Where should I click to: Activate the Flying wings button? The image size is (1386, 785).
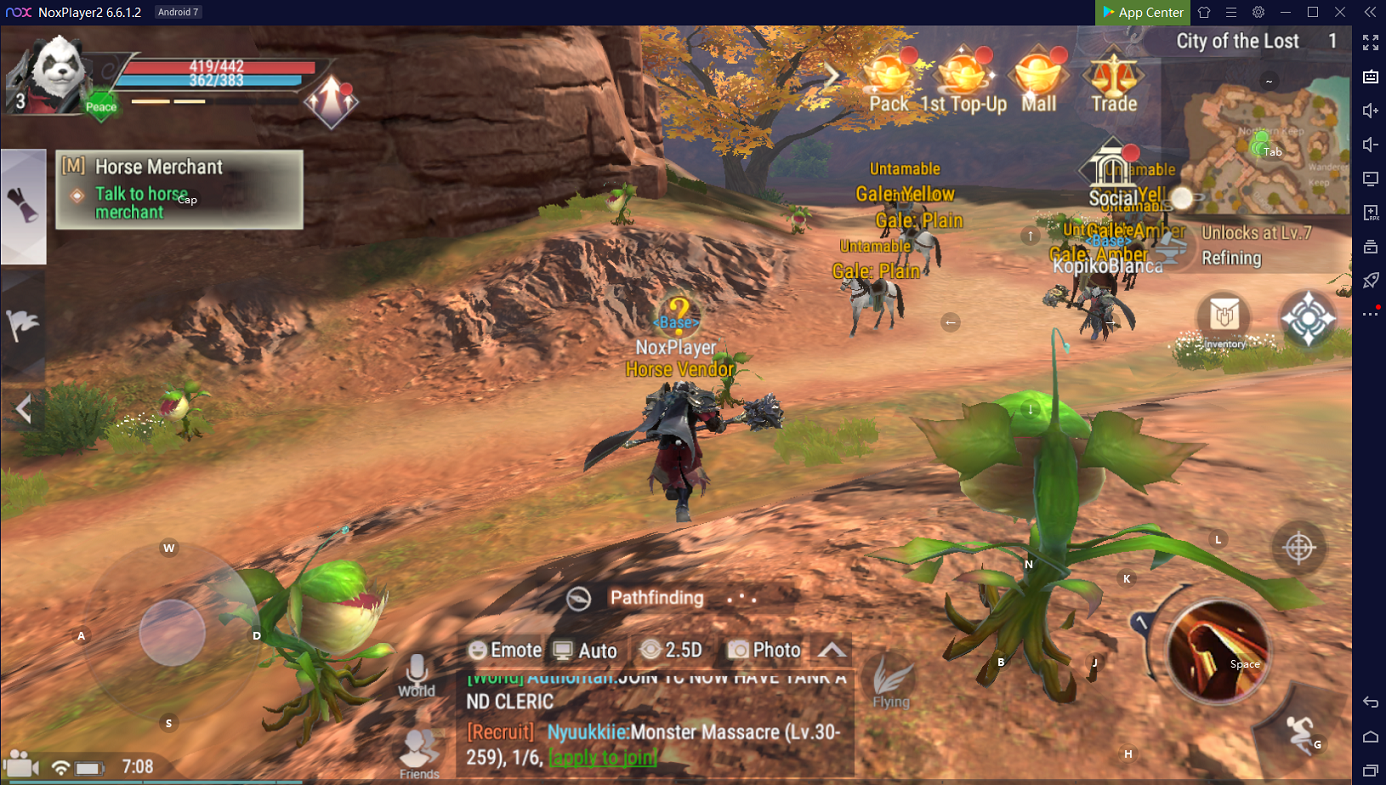point(891,682)
